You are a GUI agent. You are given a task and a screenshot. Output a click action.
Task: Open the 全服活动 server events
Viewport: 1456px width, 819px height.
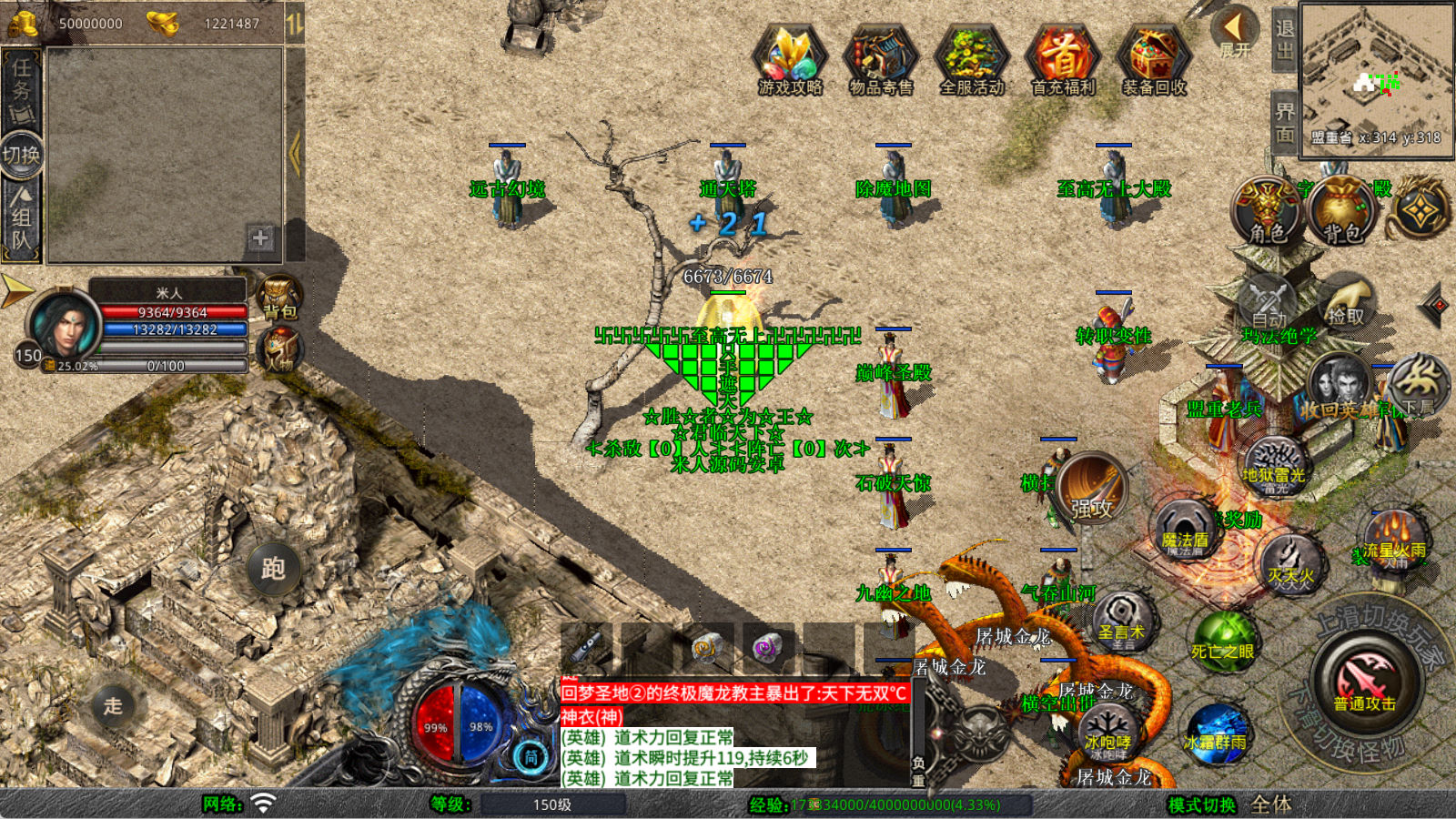pos(972,60)
